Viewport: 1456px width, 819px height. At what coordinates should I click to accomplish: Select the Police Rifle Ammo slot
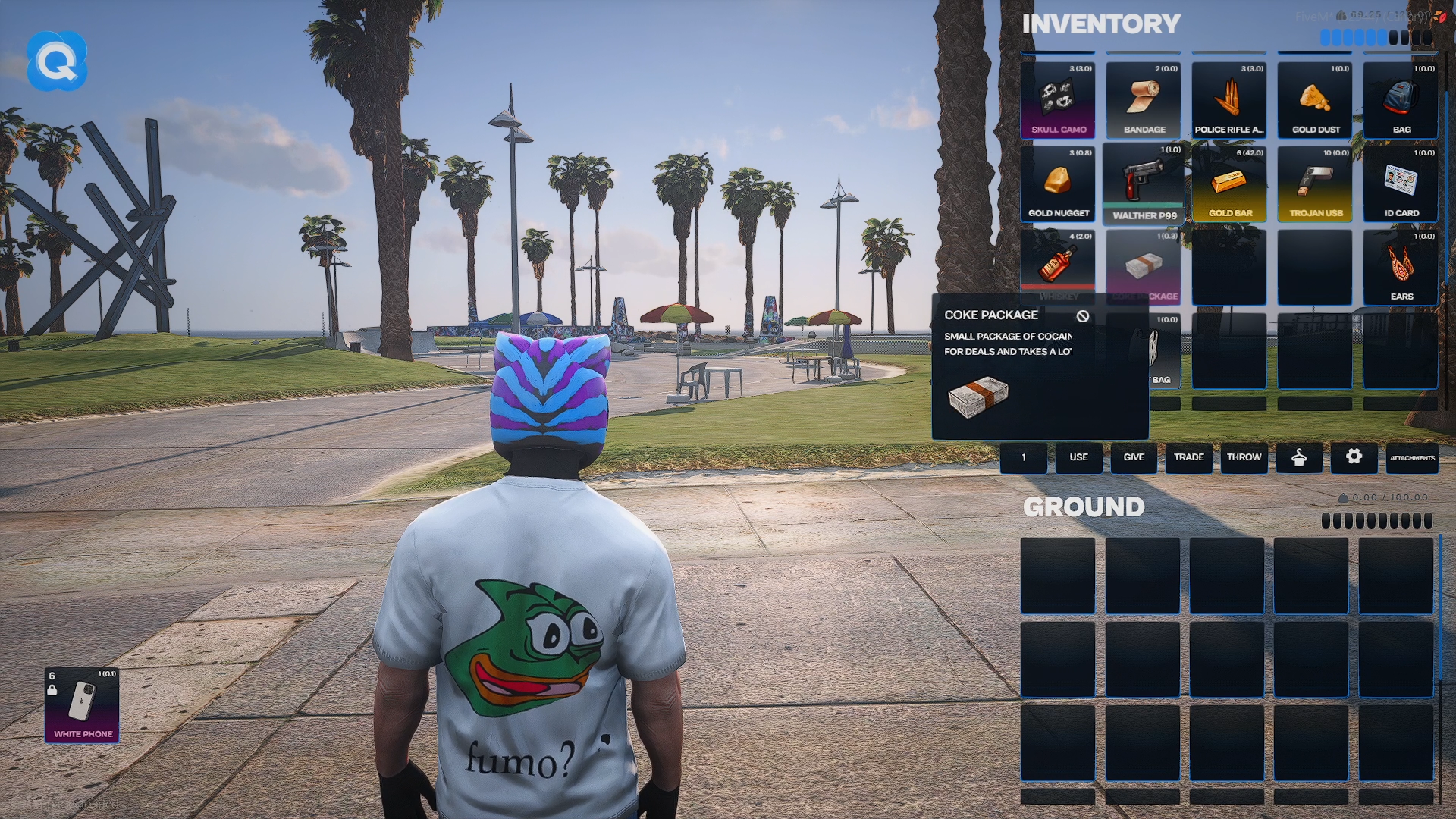(x=1229, y=100)
